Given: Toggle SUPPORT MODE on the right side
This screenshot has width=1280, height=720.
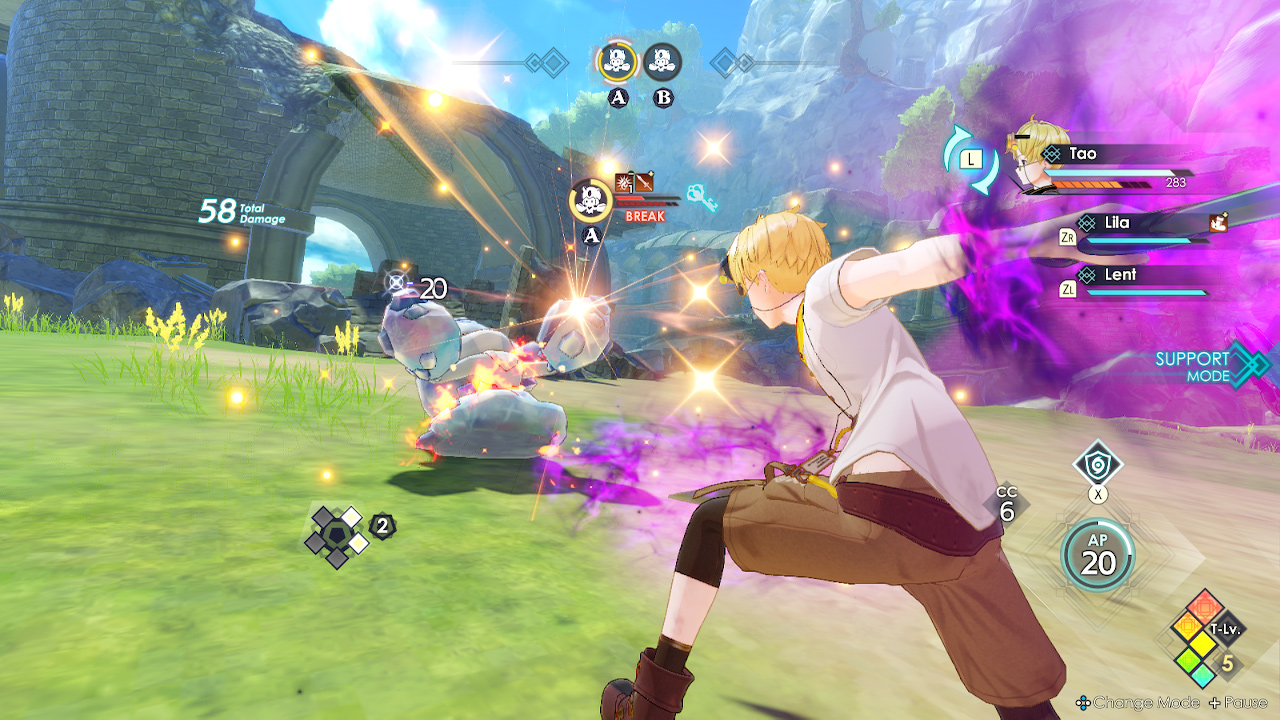Looking at the screenshot, I should (1194, 367).
